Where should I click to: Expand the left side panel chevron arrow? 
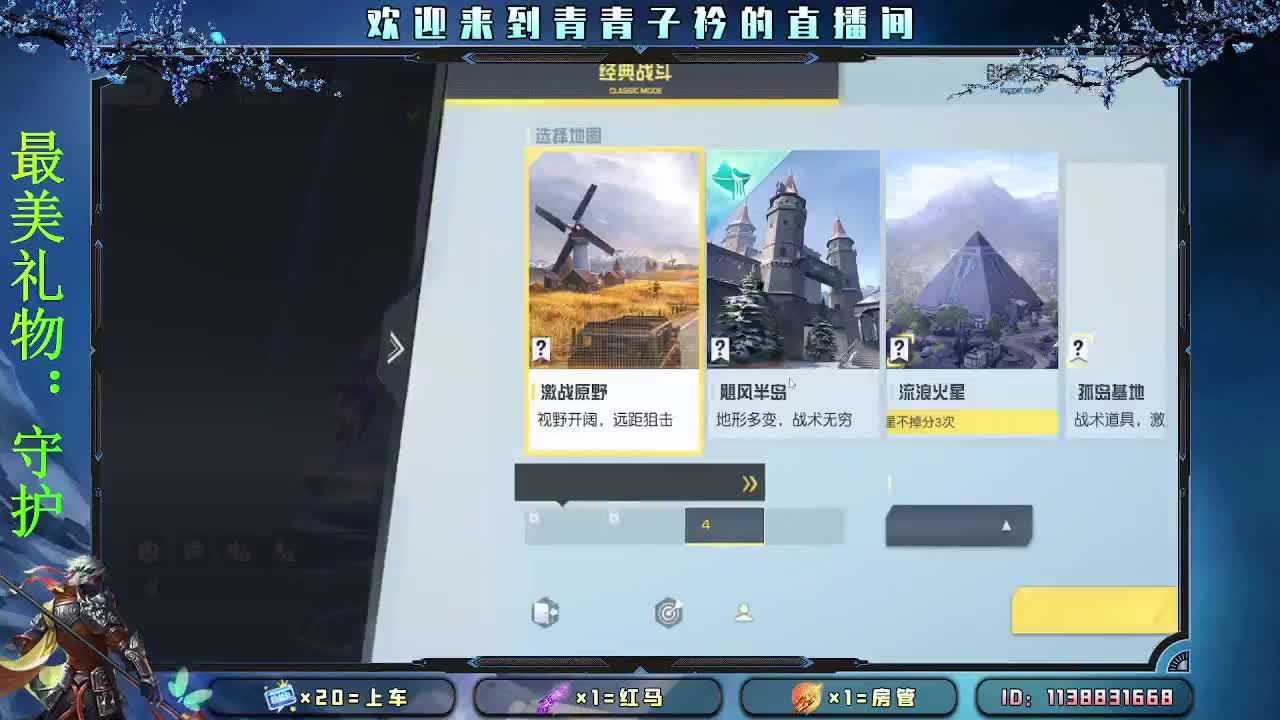(x=396, y=349)
